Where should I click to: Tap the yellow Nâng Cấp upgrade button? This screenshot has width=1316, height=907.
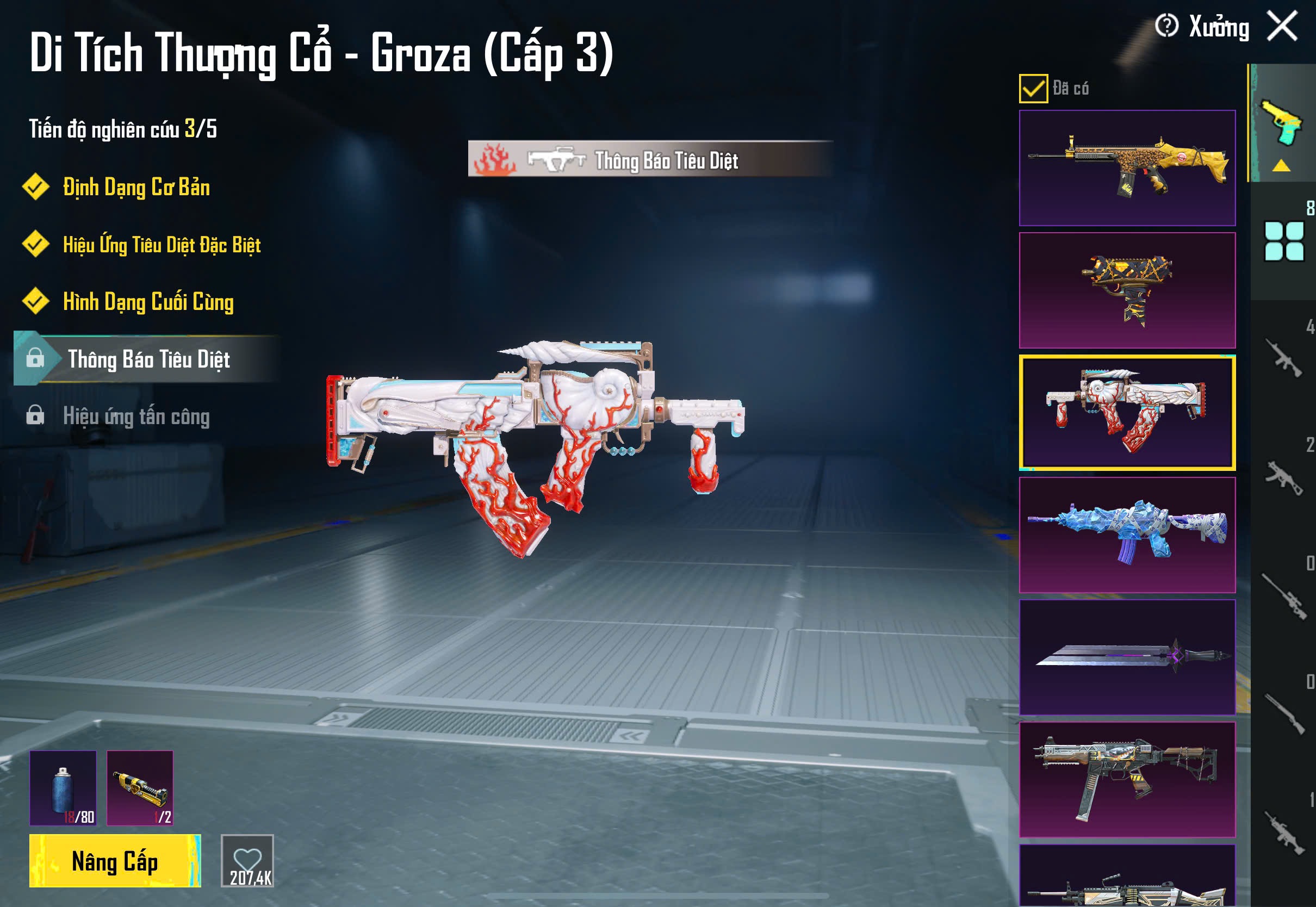pos(115,860)
